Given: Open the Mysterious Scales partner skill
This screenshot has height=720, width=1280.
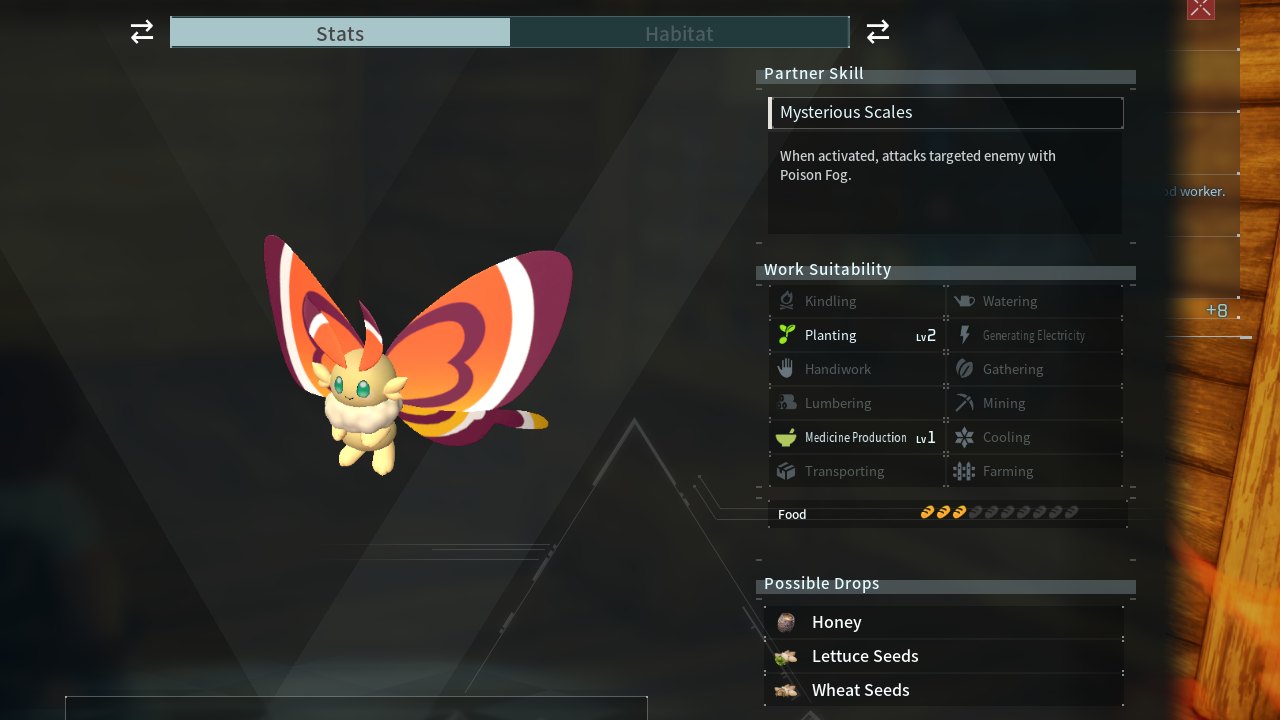Looking at the screenshot, I should pos(945,112).
